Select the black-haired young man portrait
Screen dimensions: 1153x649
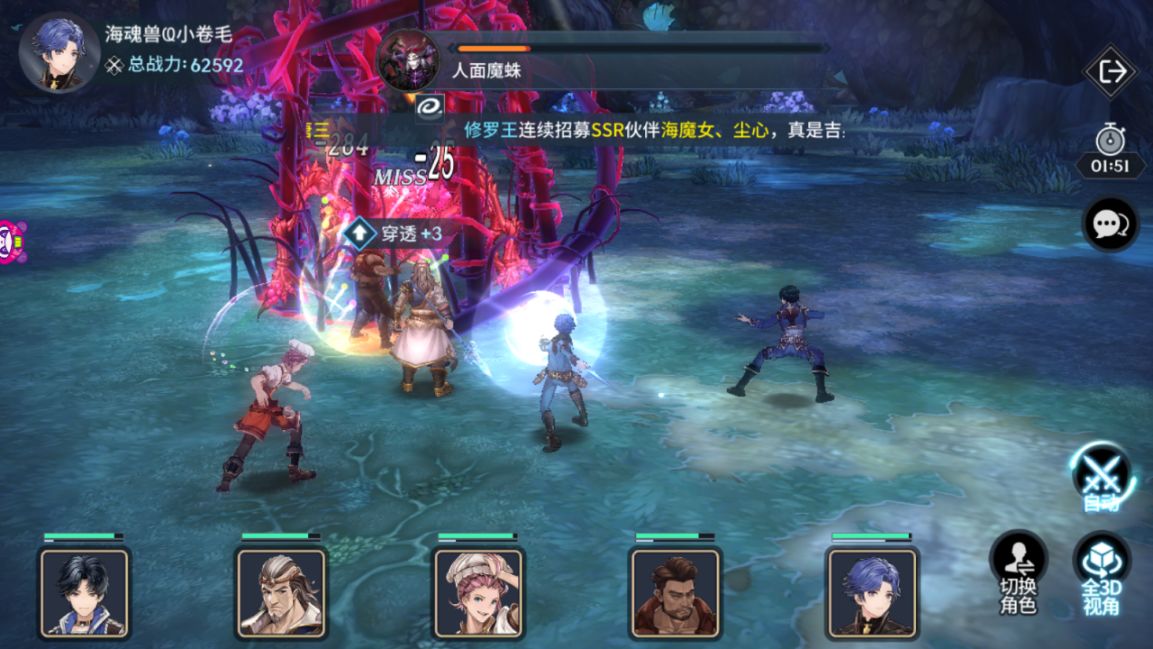[x=85, y=593]
